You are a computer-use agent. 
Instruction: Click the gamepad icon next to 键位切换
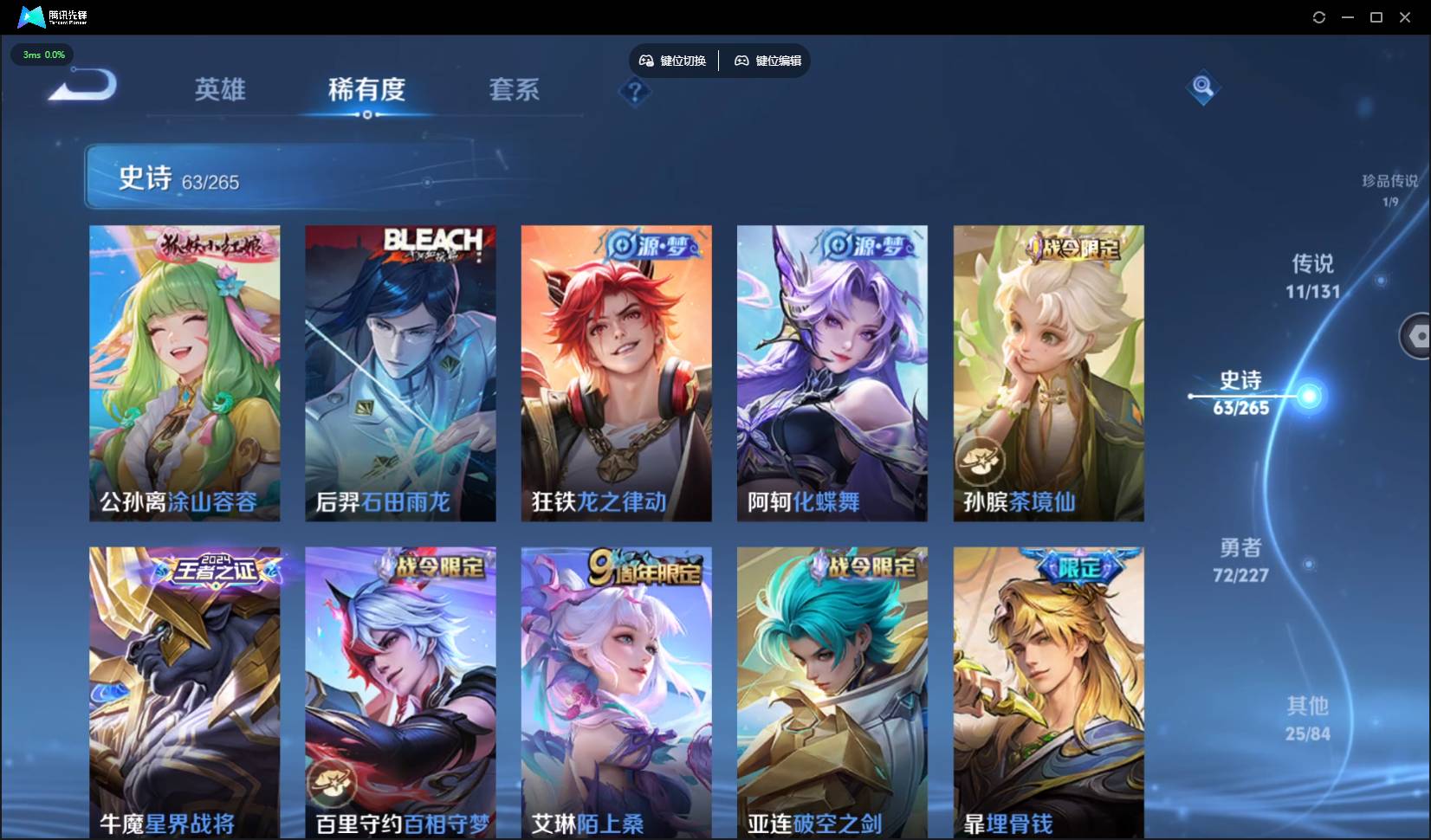(647, 61)
